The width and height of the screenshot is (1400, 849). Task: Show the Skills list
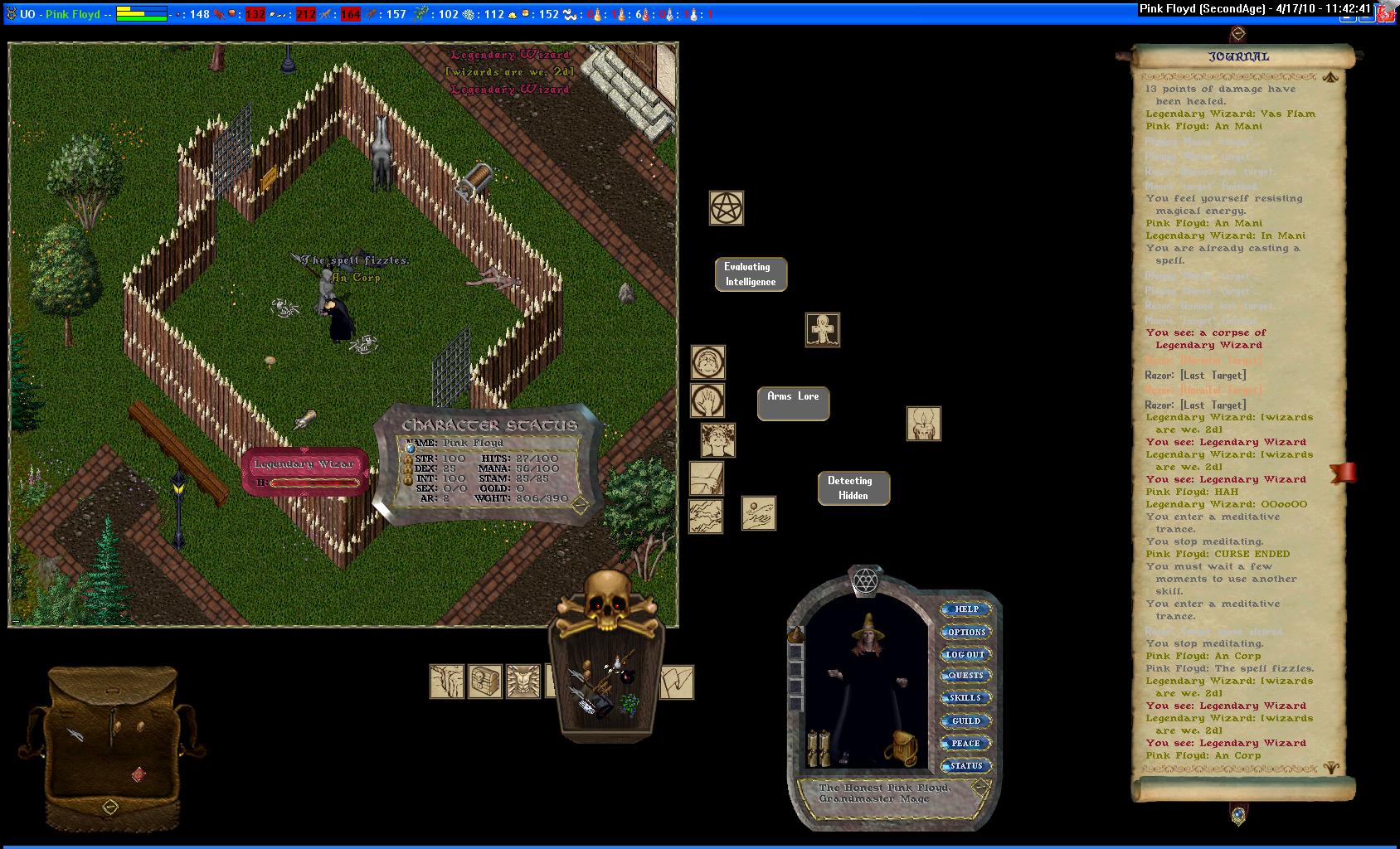point(966,698)
